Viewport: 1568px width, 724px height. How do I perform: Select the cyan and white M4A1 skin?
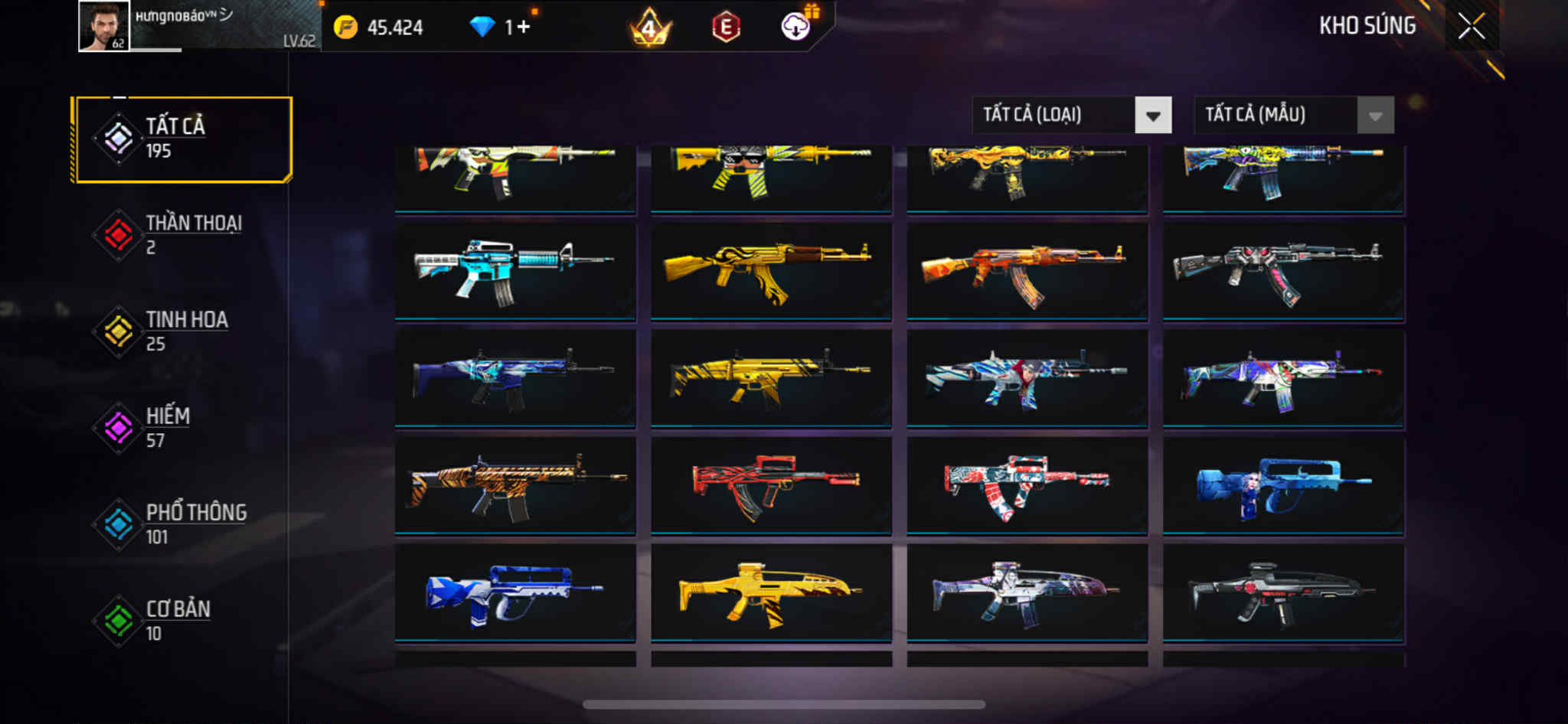pos(514,271)
